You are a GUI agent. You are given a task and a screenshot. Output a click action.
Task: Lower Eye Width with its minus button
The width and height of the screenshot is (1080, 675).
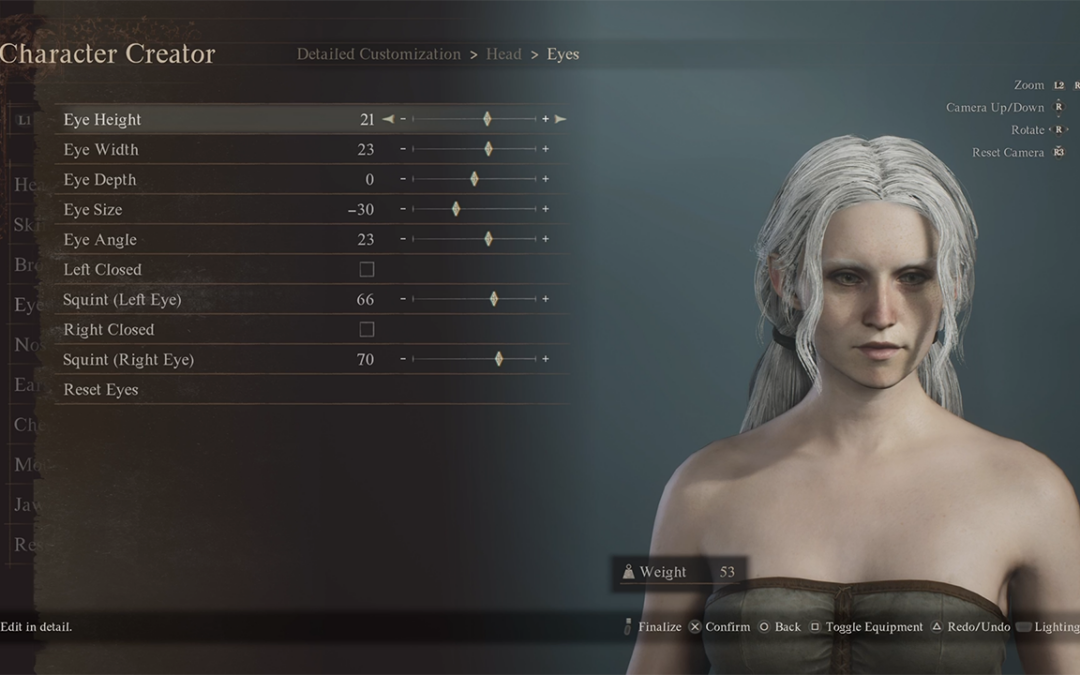pyautogui.click(x=403, y=150)
